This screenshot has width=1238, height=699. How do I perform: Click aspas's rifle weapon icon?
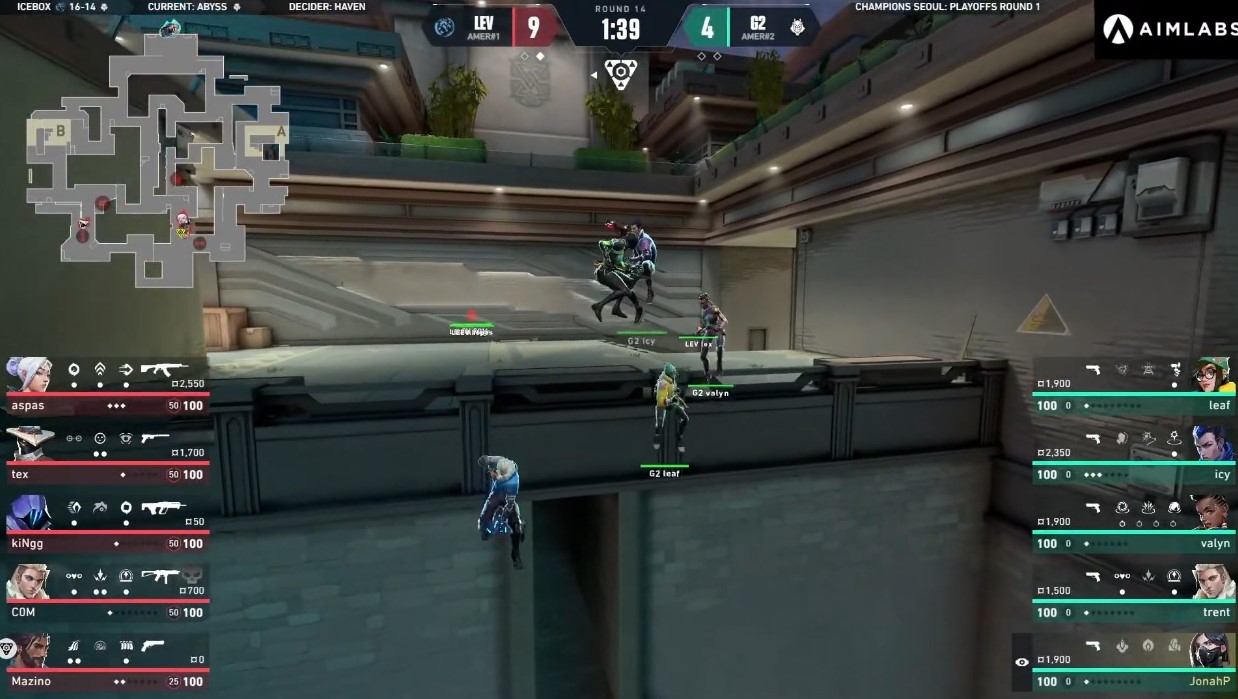pyautogui.click(x=164, y=369)
